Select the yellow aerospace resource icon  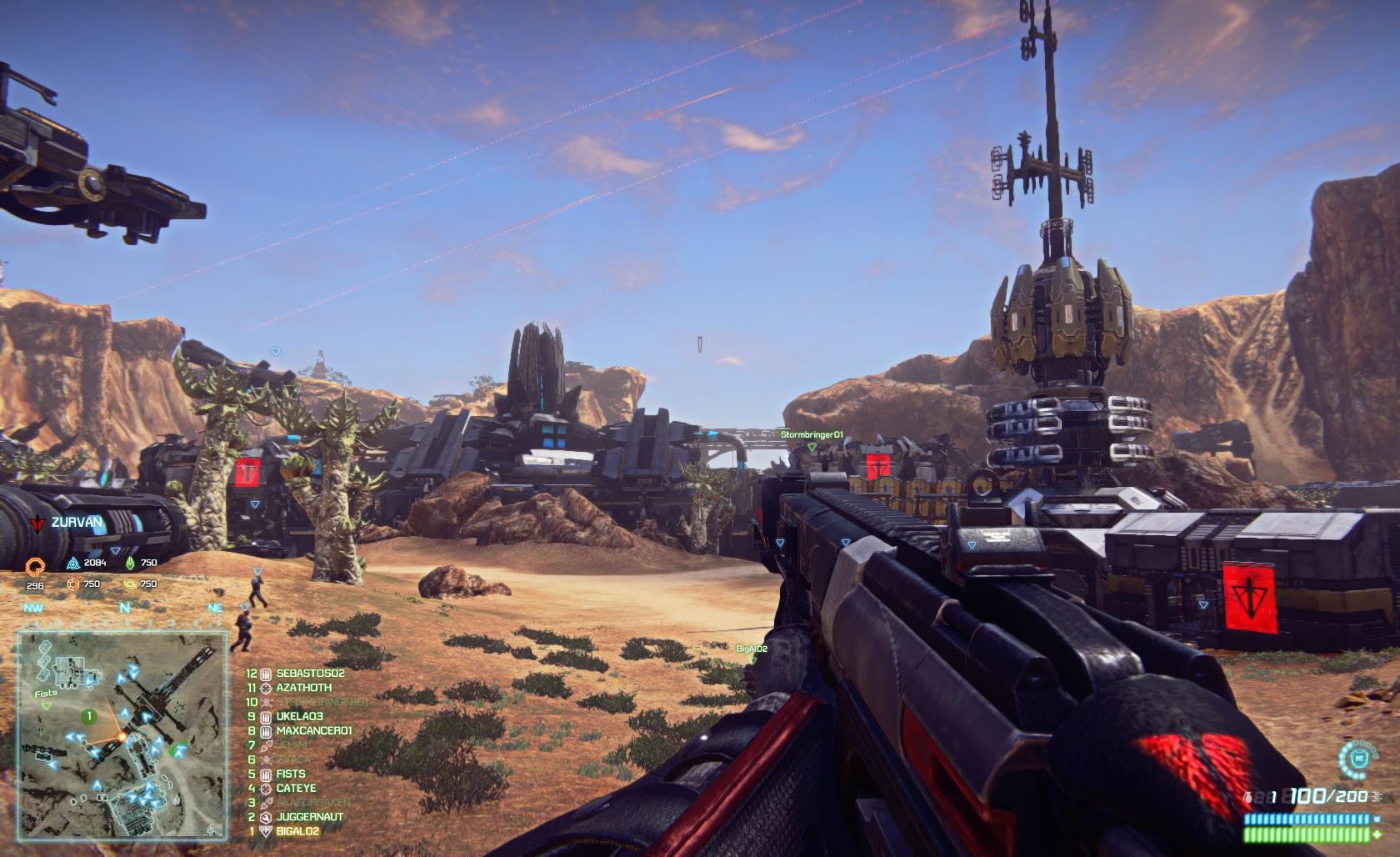point(131,586)
